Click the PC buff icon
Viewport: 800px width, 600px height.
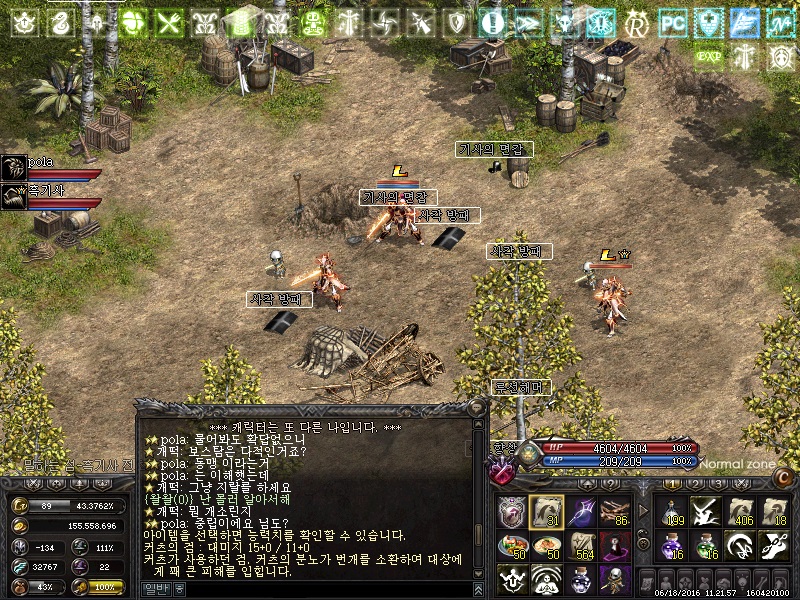(x=674, y=22)
